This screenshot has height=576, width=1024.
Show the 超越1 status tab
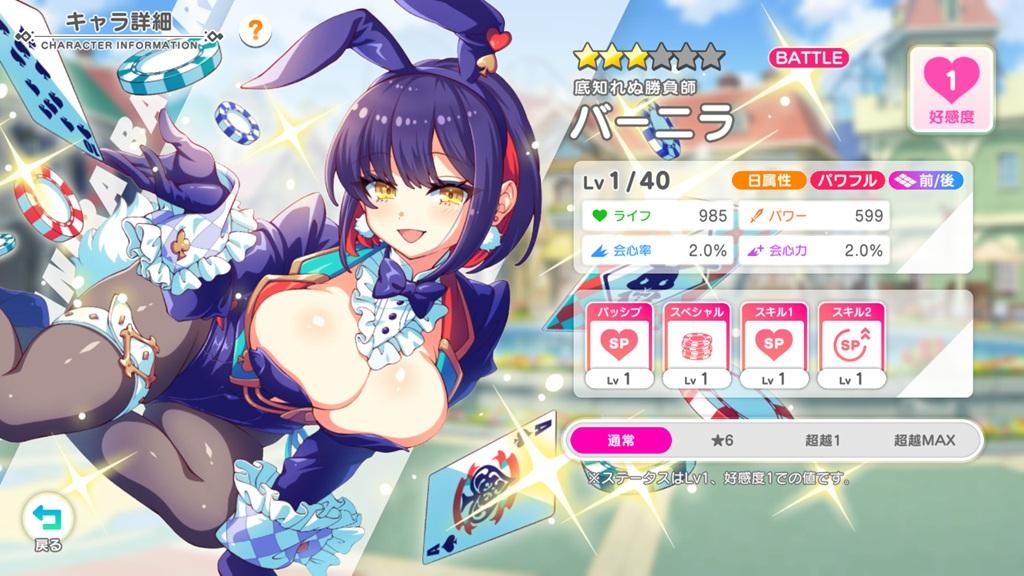(x=823, y=440)
